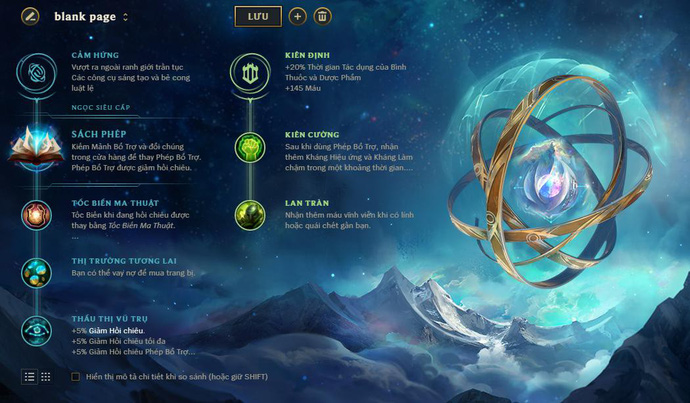The width and height of the screenshot is (690, 403).
Task: Click the pencil edit name icon
Action: [x=30, y=16]
